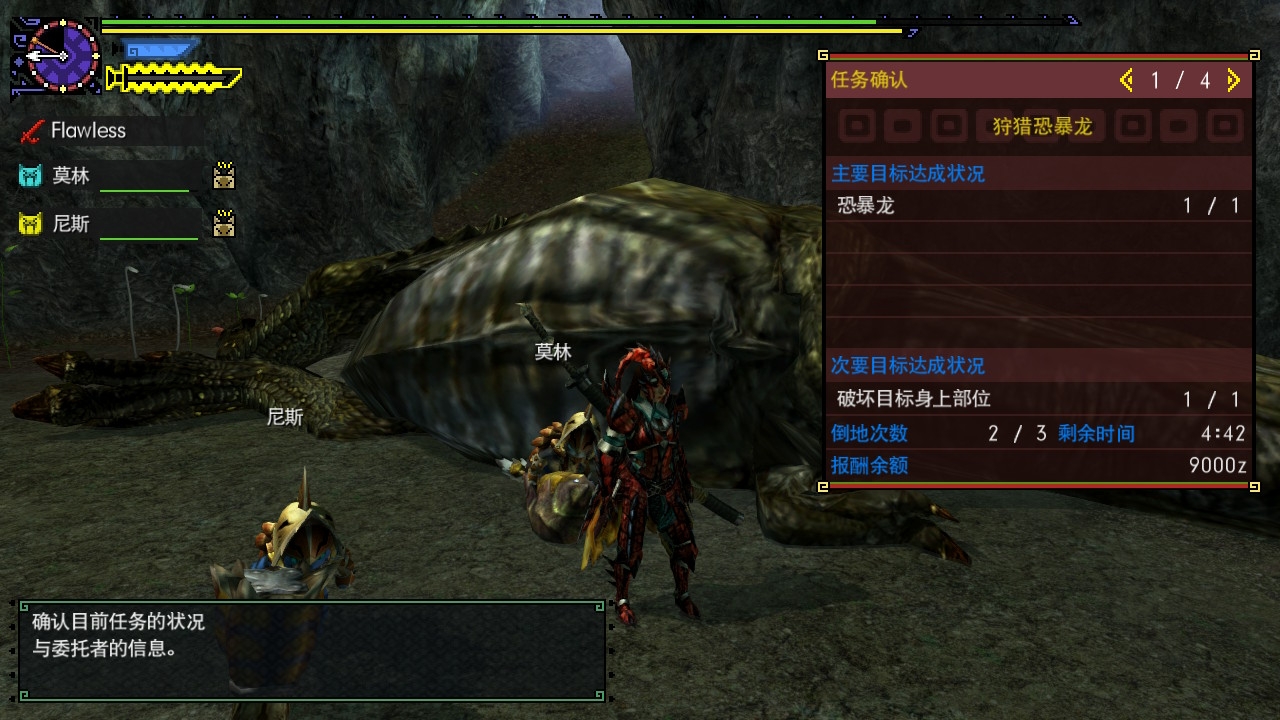Click the 狩猎恐暴龙 quest title

1041,126
